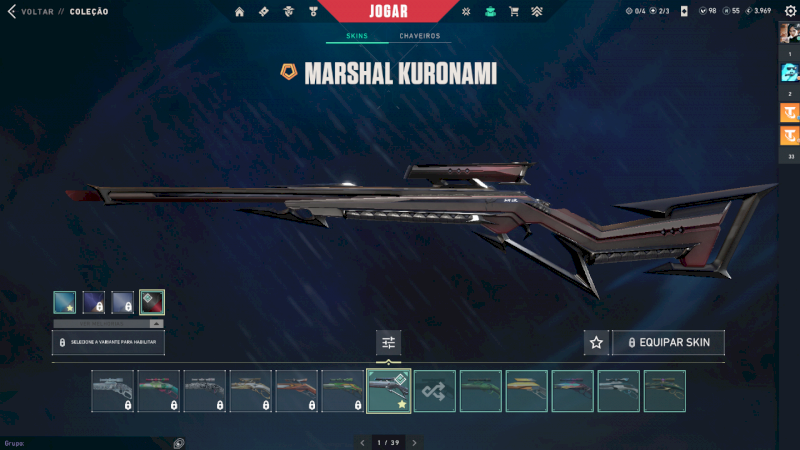Go to the previous skins page

(361, 442)
